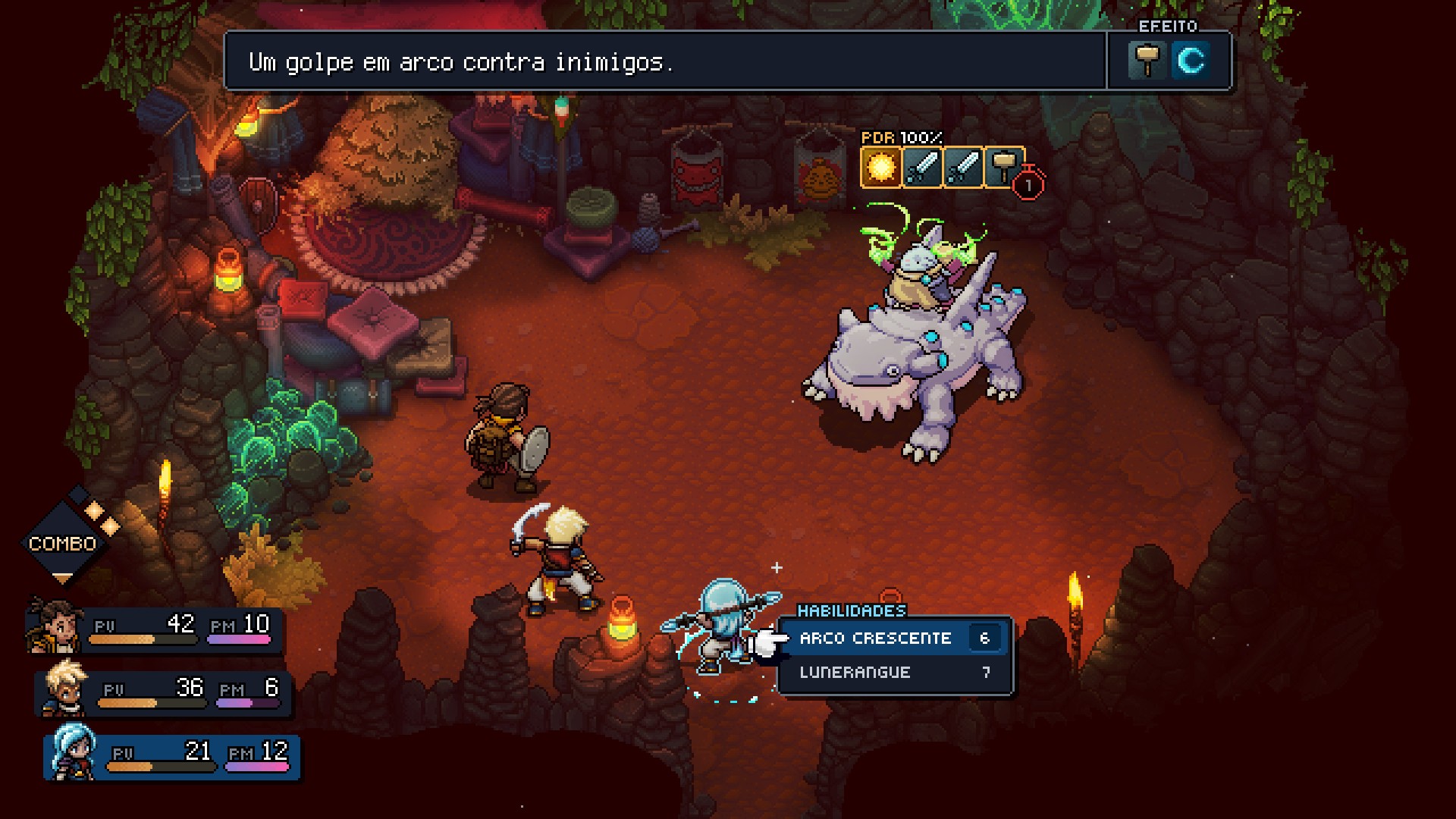Select Valere's blue-haired portrait

click(x=72, y=754)
